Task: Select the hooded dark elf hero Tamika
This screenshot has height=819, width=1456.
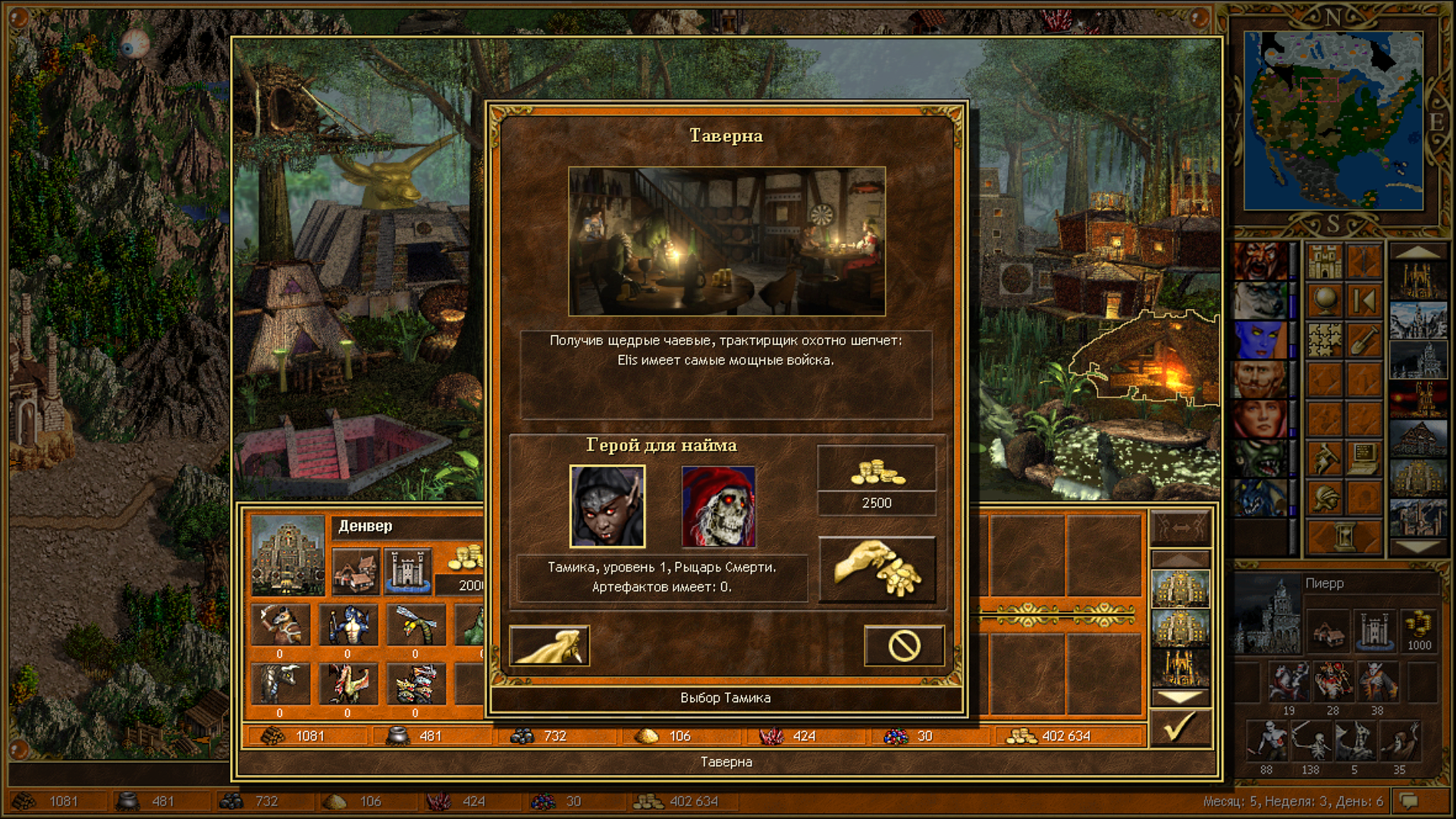Action: coord(607,506)
